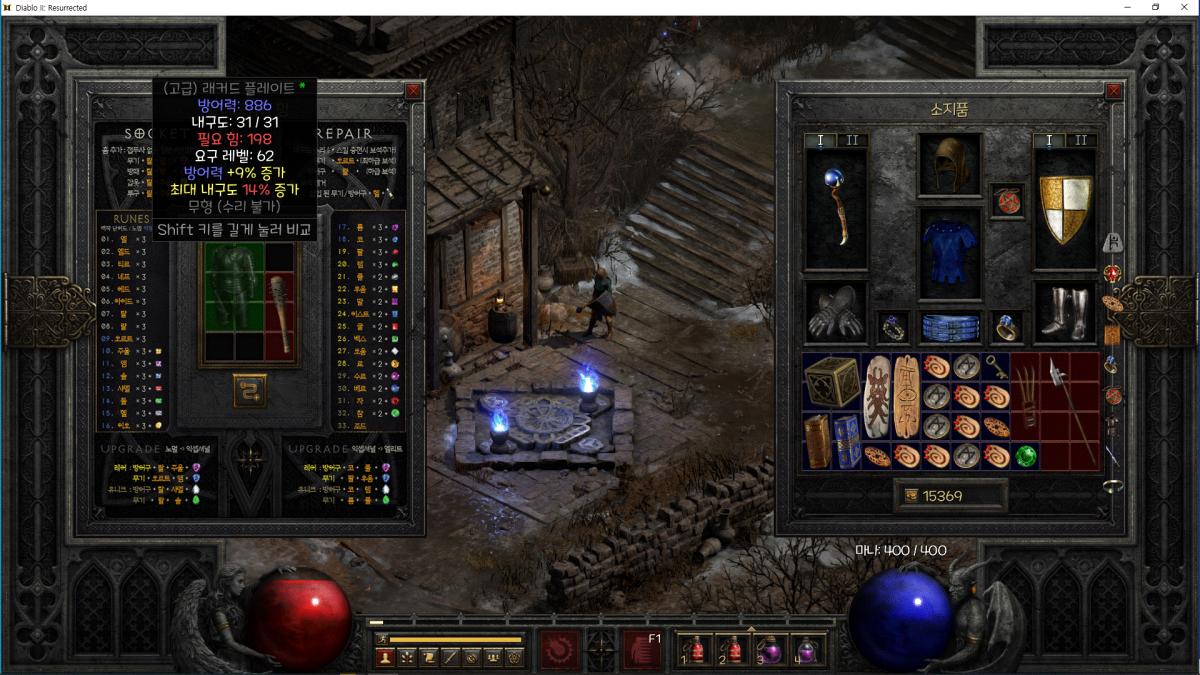Viewport: 1200px width, 675px height.
Task: Select the green gem in the inventory
Action: (x=1025, y=456)
